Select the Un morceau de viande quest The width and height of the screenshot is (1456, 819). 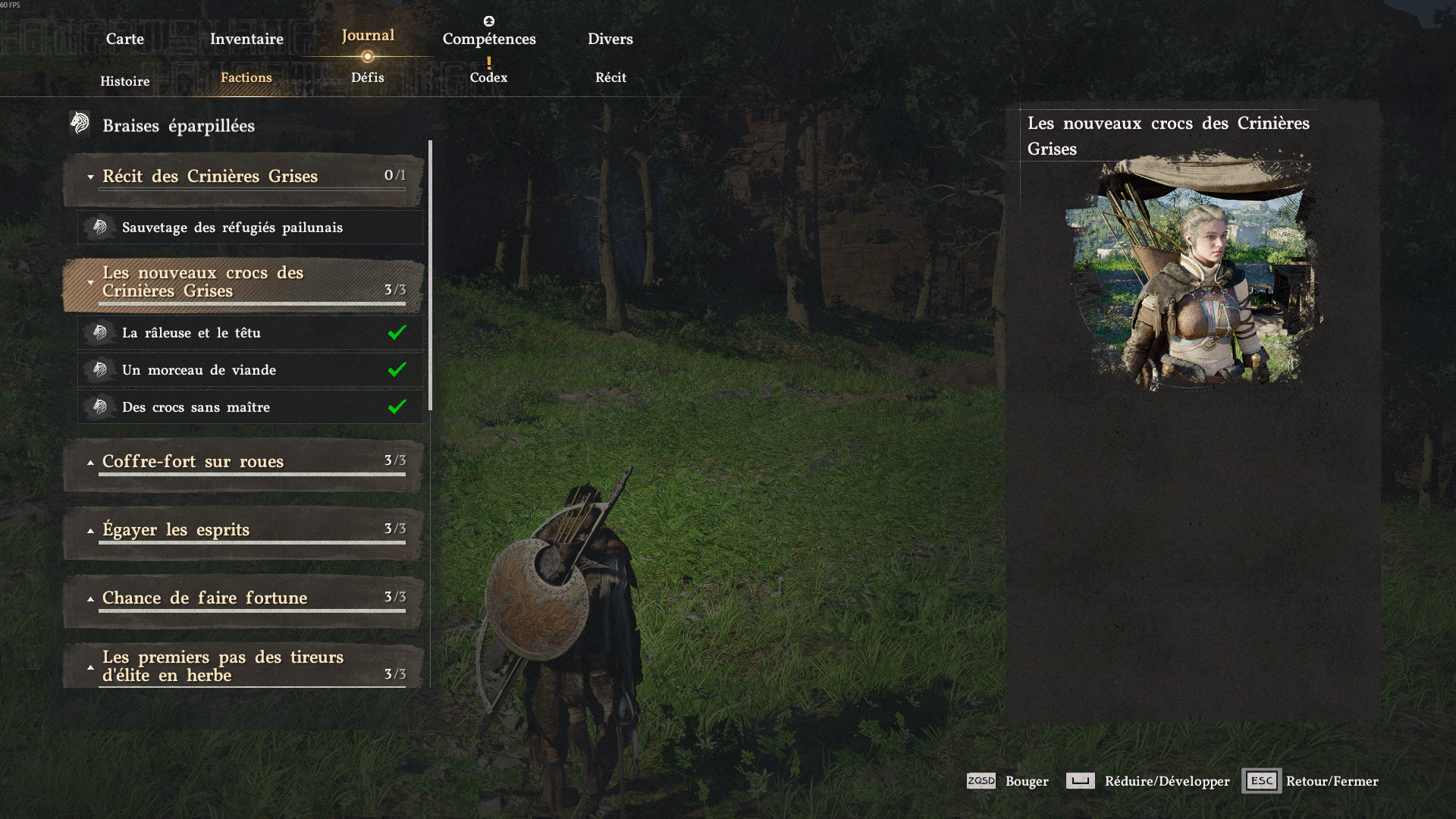[250, 370]
